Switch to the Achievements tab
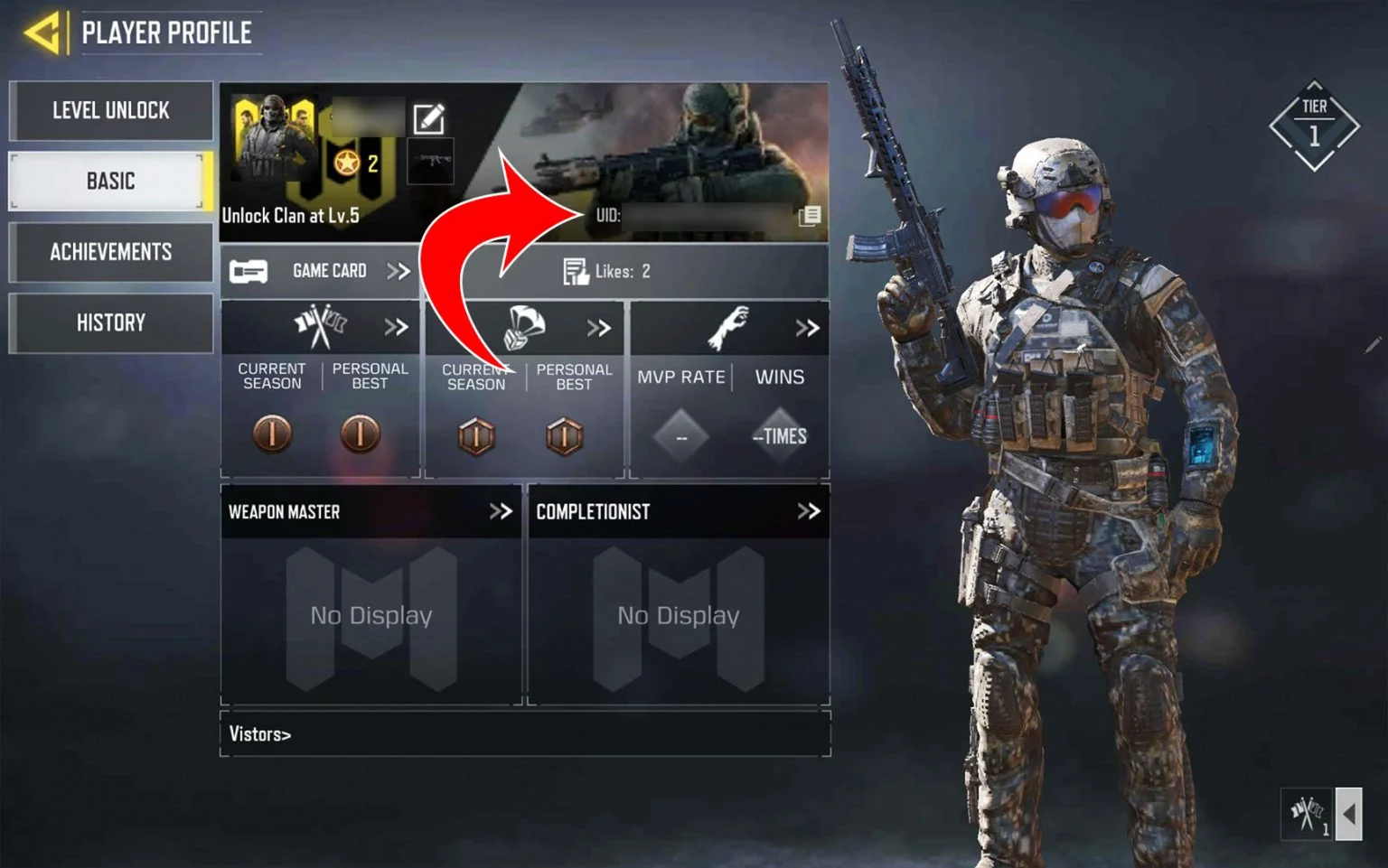Screen dimensions: 1388x868 111,252
